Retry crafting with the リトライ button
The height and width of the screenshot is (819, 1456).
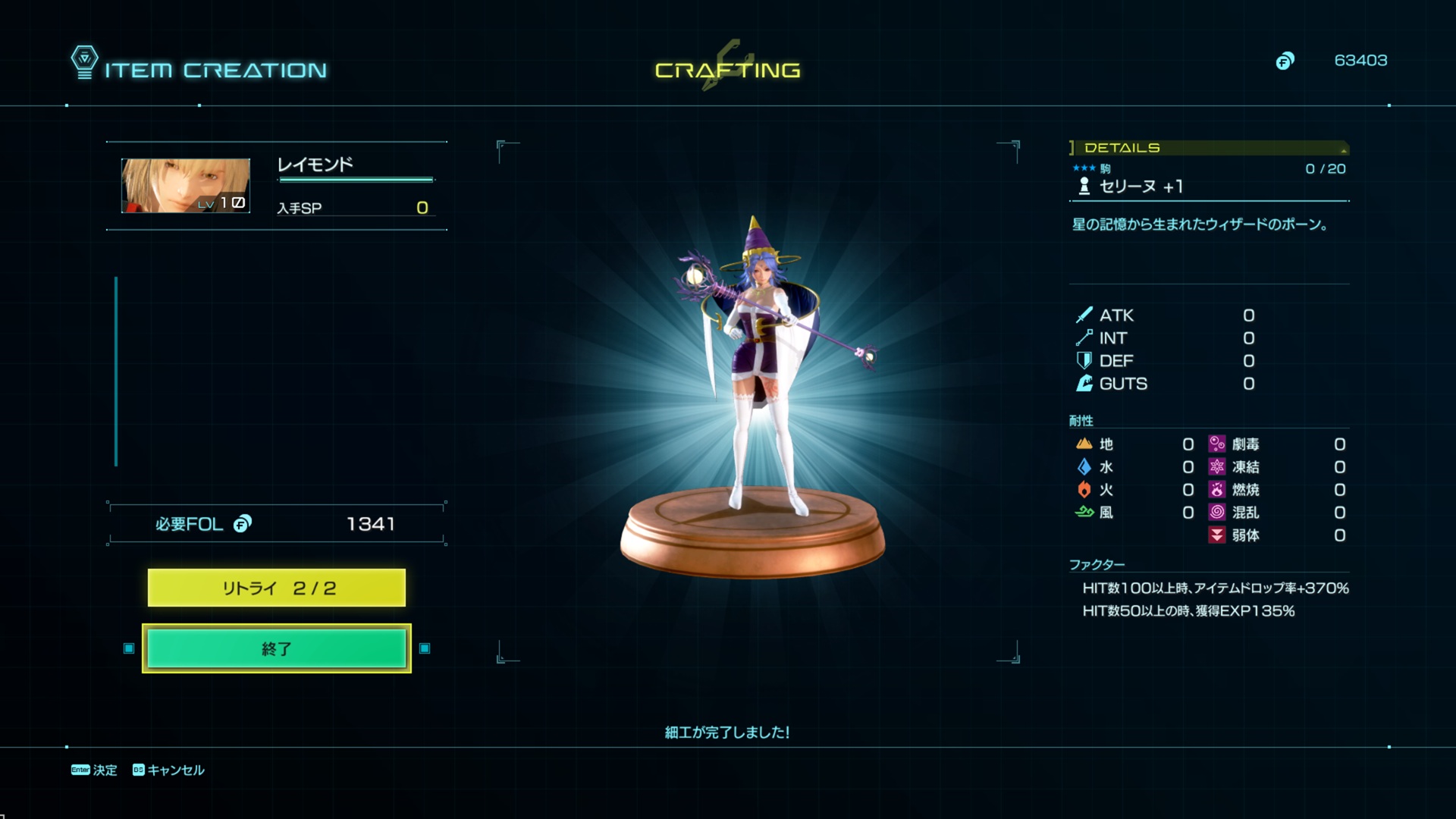(x=276, y=588)
